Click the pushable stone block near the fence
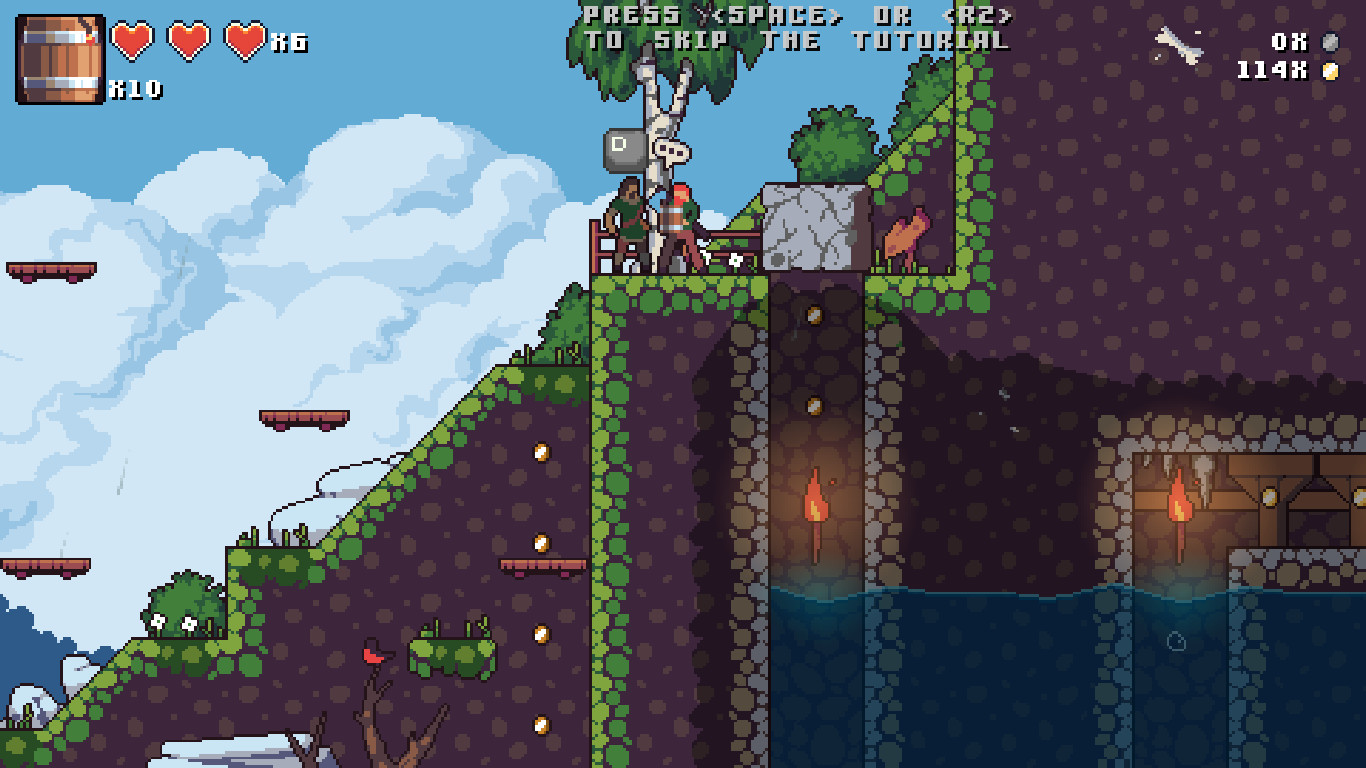Viewport: 1366px width, 768px height. click(x=812, y=225)
